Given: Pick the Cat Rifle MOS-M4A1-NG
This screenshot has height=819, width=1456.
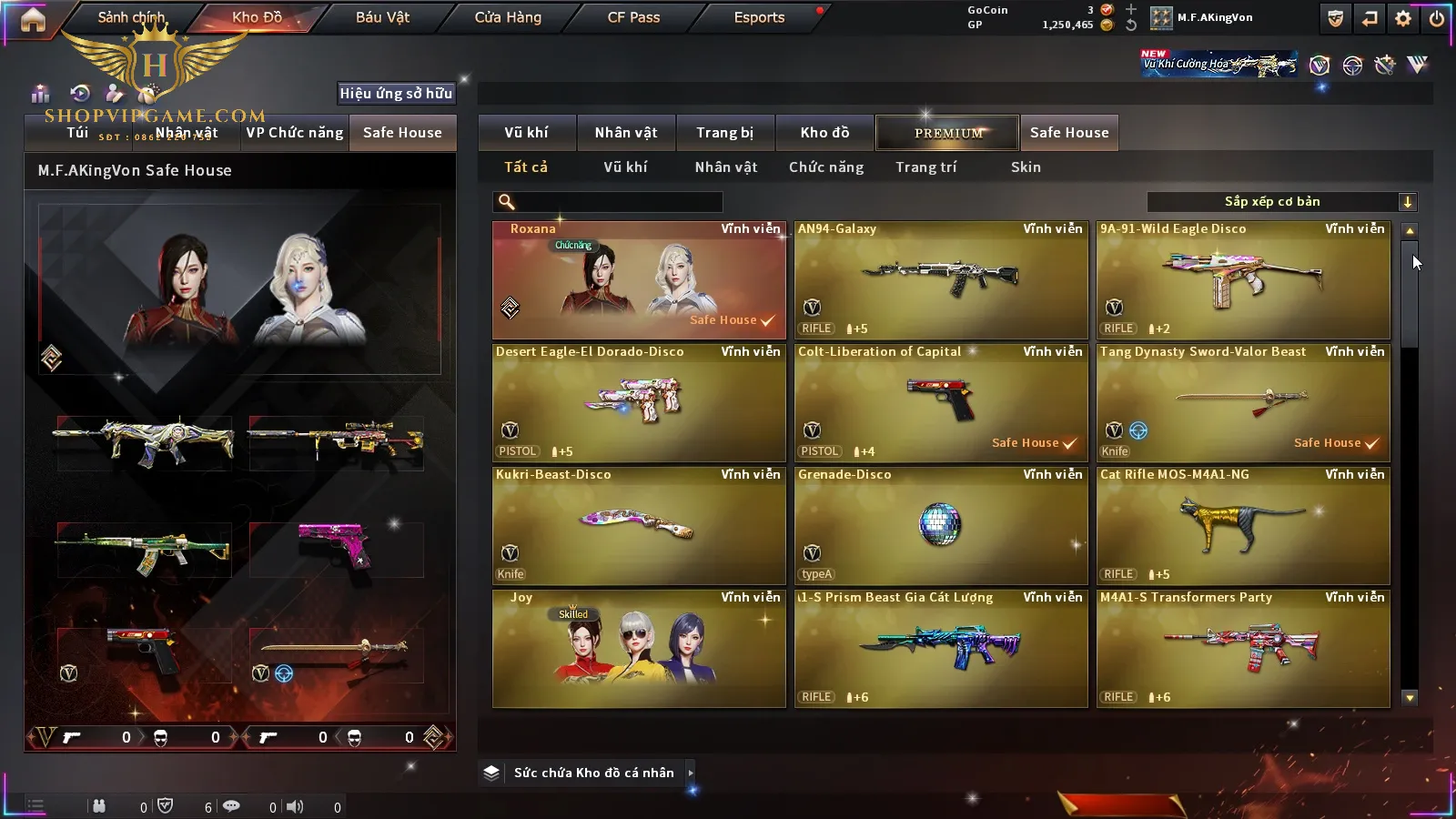Looking at the screenshot, I should (x=1243, y=526).
